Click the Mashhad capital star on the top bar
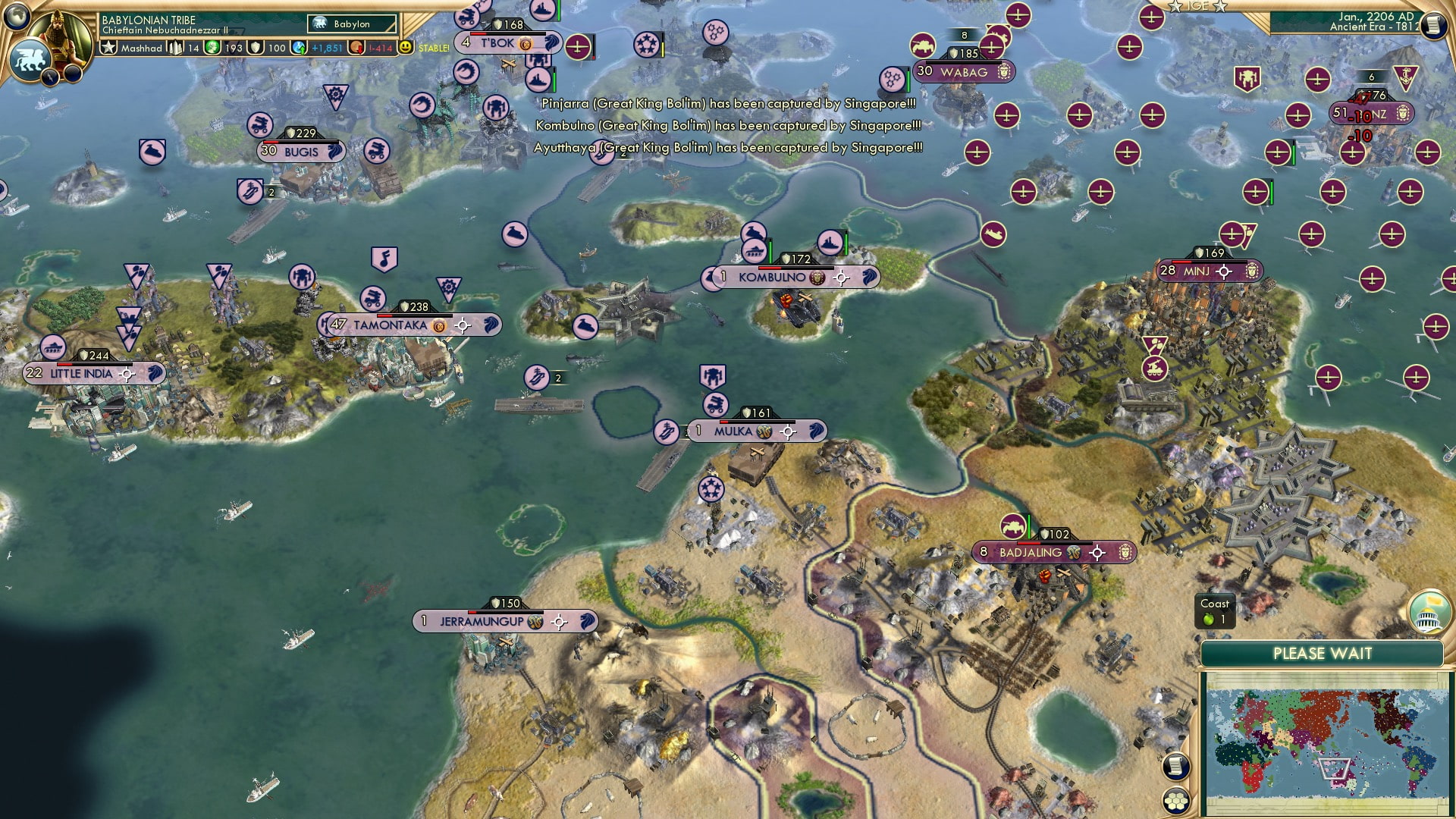Viewport: 1456px width, 819px height. click(x=109, y=48)
